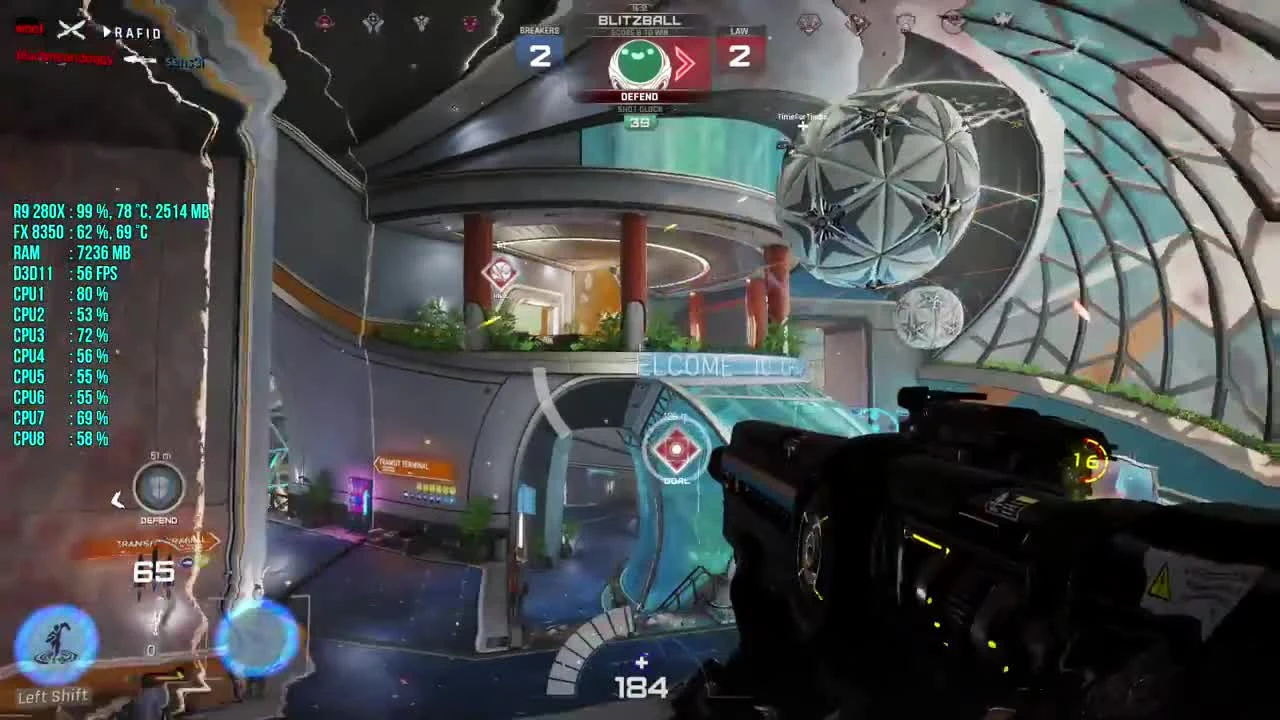
Task: Expand the LAW team score panel
Action: [741, 48]
